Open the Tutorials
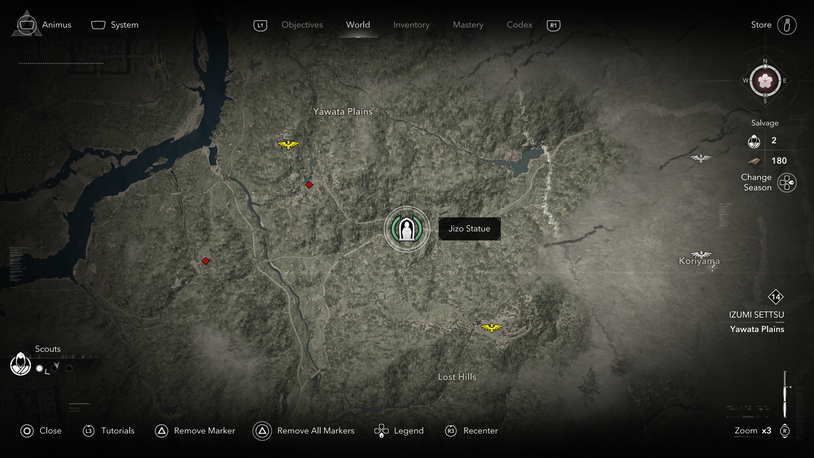814x458 pixels. 108,431
